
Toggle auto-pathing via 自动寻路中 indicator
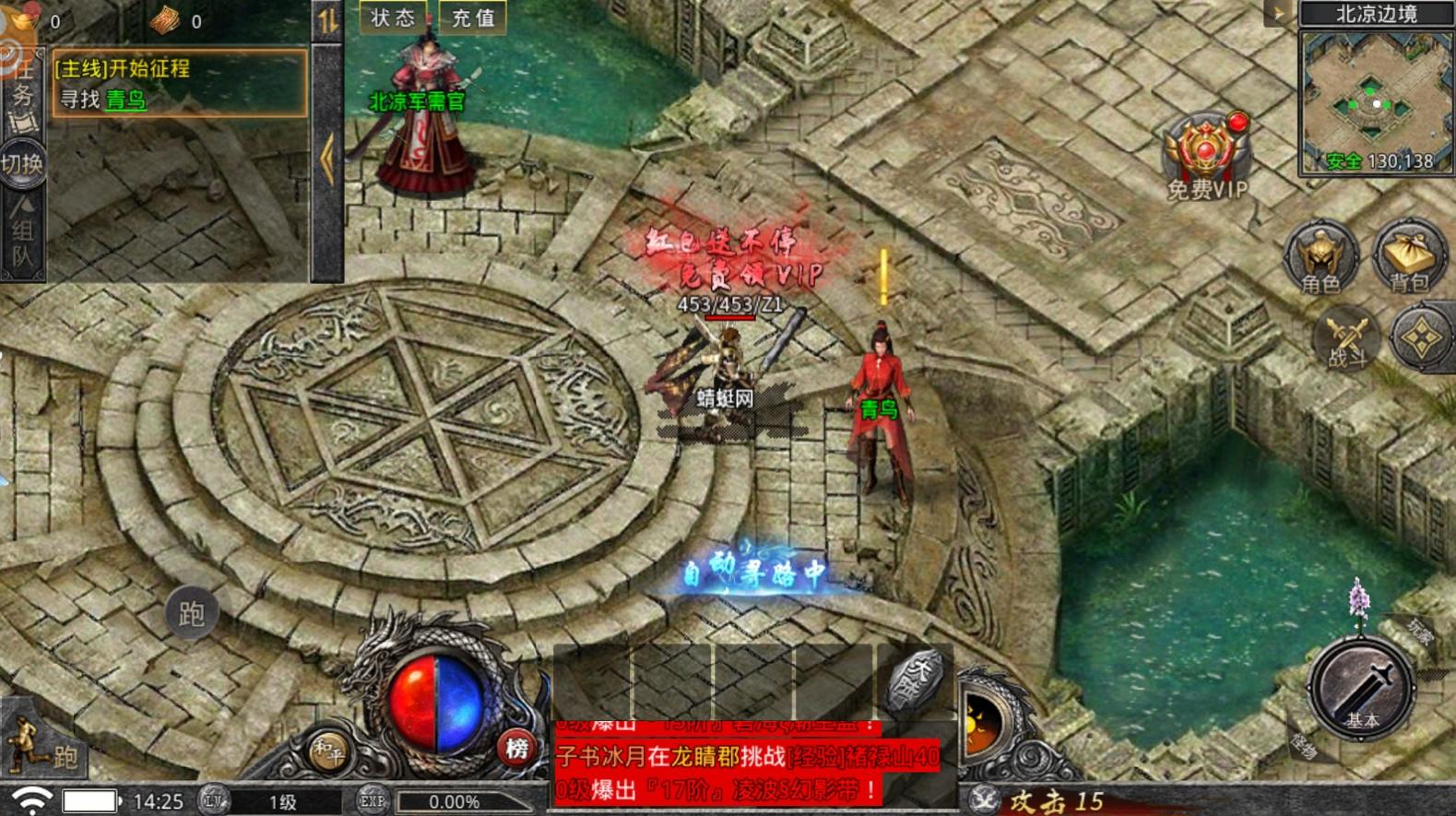756,573
